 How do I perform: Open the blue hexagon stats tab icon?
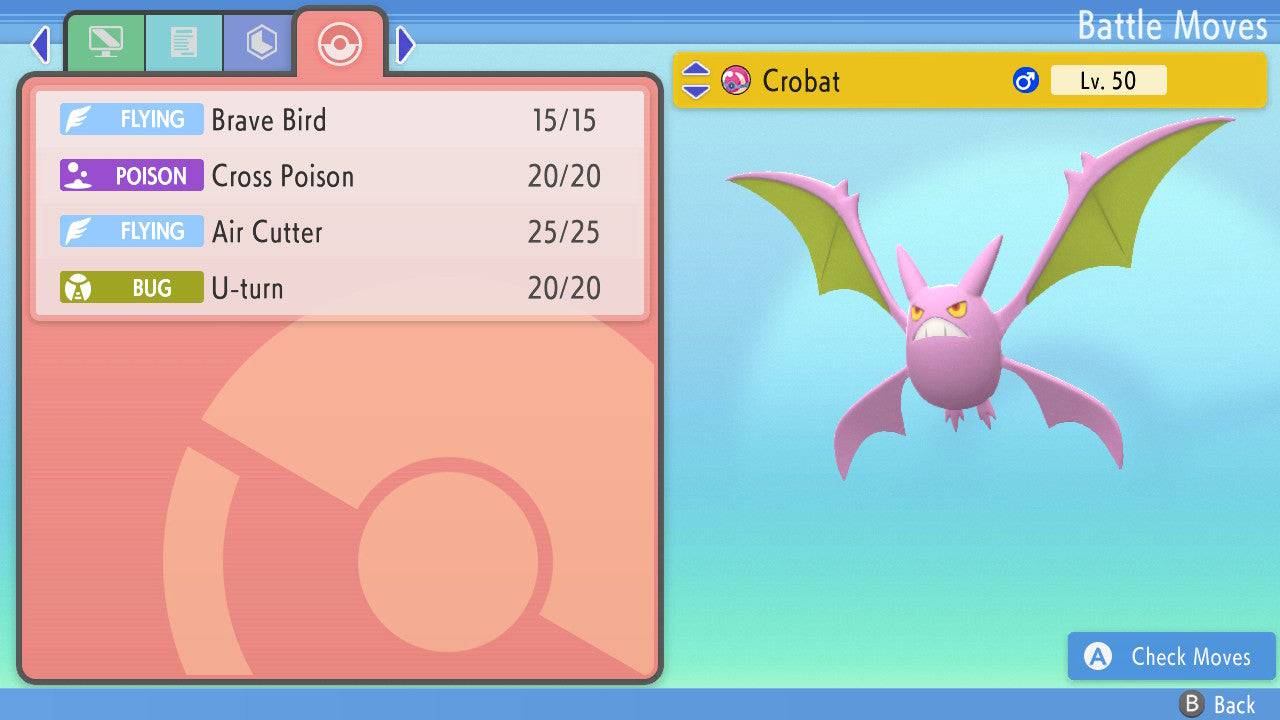(259, 43)
